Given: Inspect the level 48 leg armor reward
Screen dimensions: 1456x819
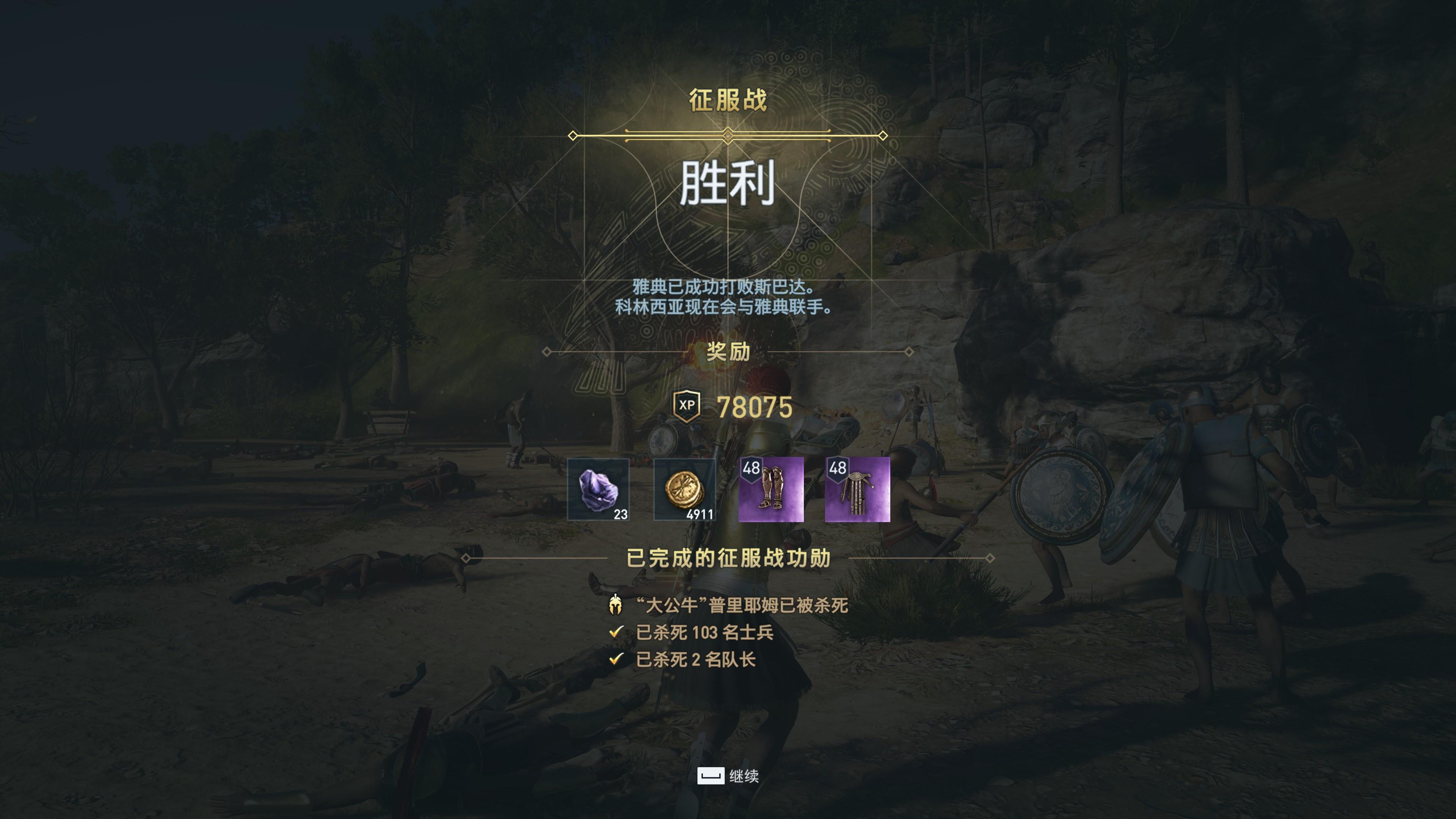Looking at the screenshot, I should coord(771,489).
